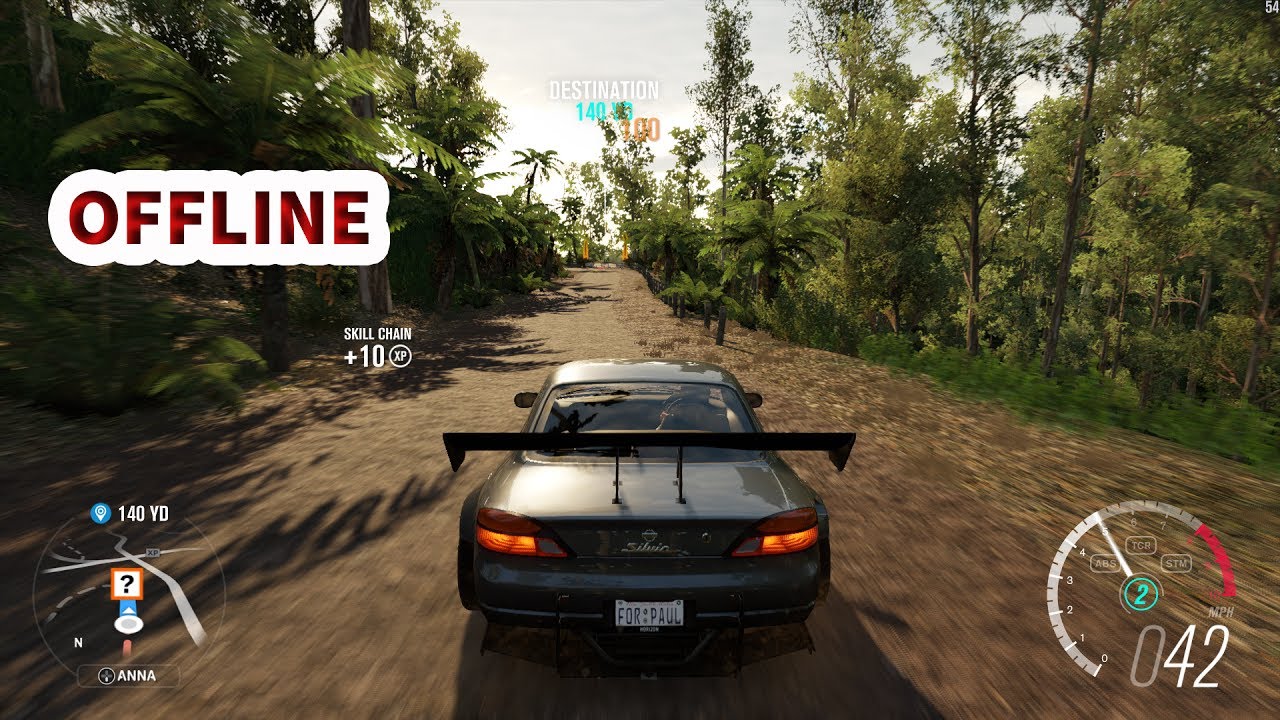The height and width of the screenshot is (720, 1280).
Task: Toggle the ABS indicator on the speedometer
Action: pyautogui.click(x=1106, y=562)
